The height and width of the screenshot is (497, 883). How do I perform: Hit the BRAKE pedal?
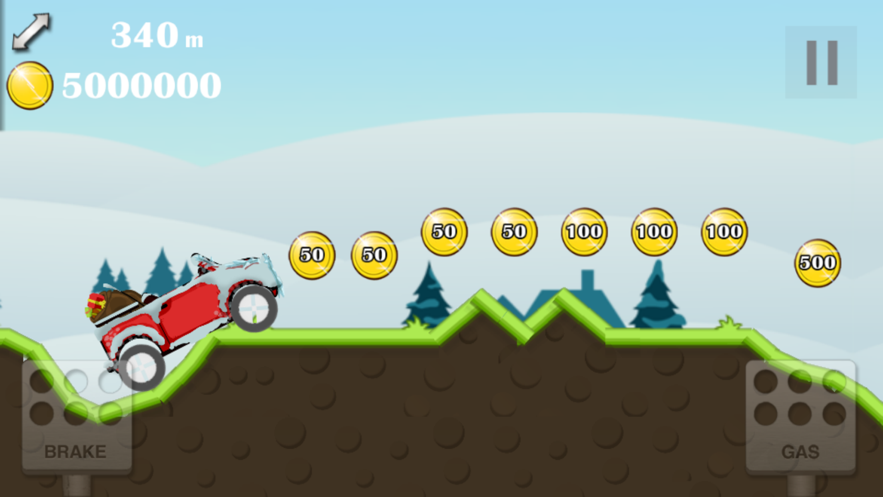pyautogui.click(x=76, y=416)
